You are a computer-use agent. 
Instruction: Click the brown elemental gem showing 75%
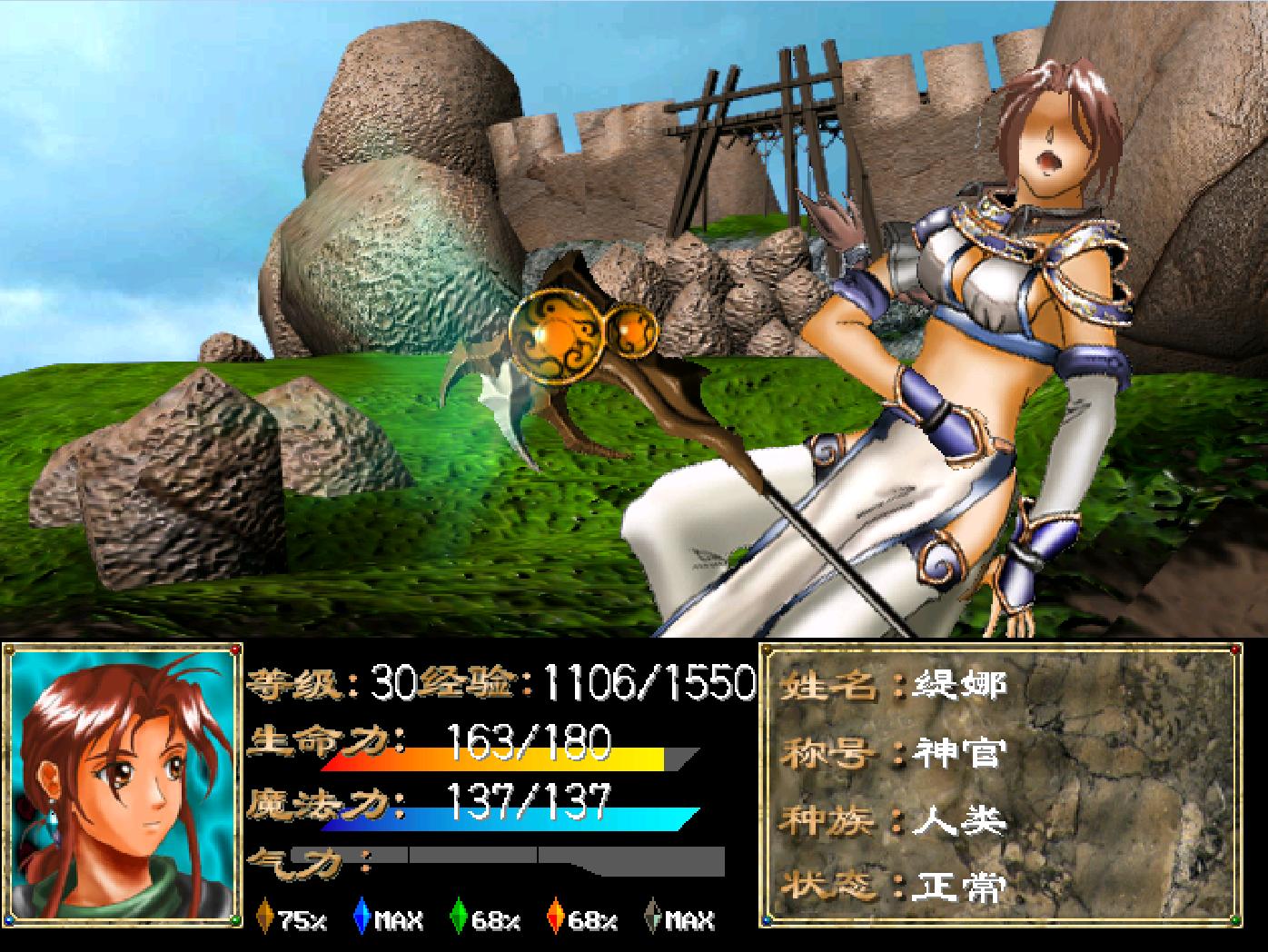[266, 917]
